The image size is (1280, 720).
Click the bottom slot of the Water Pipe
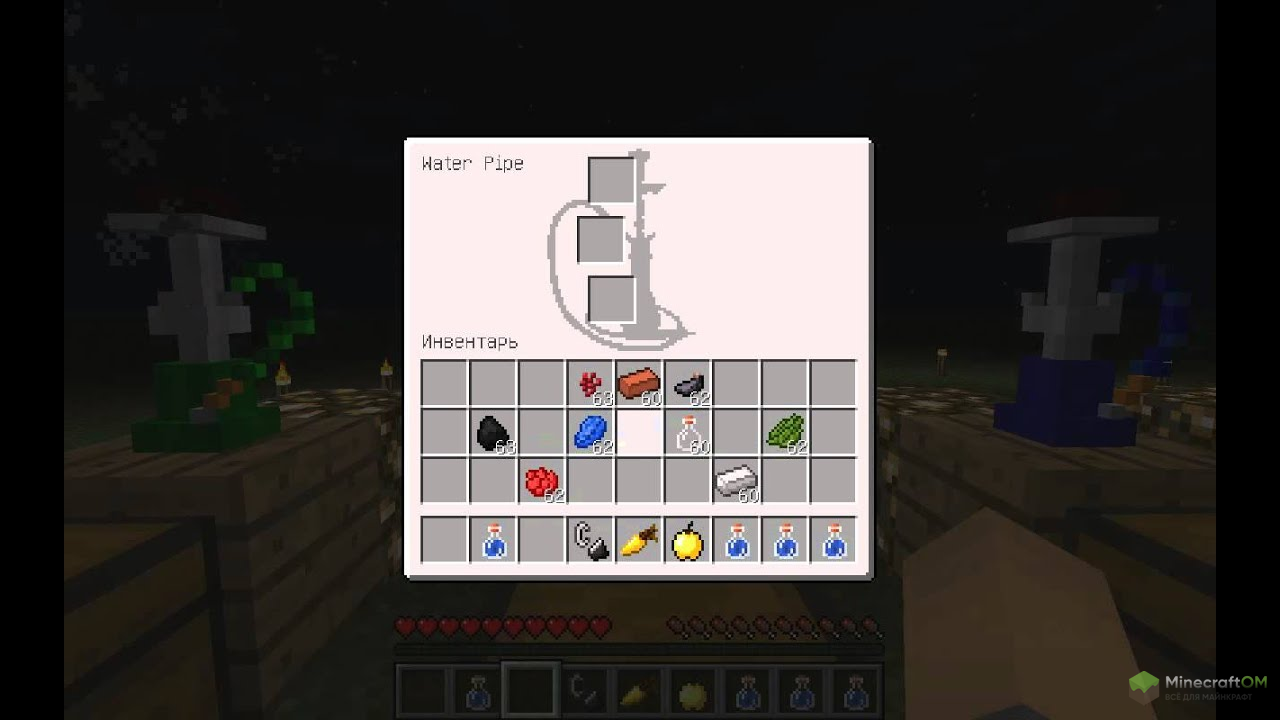coord(611,299)
